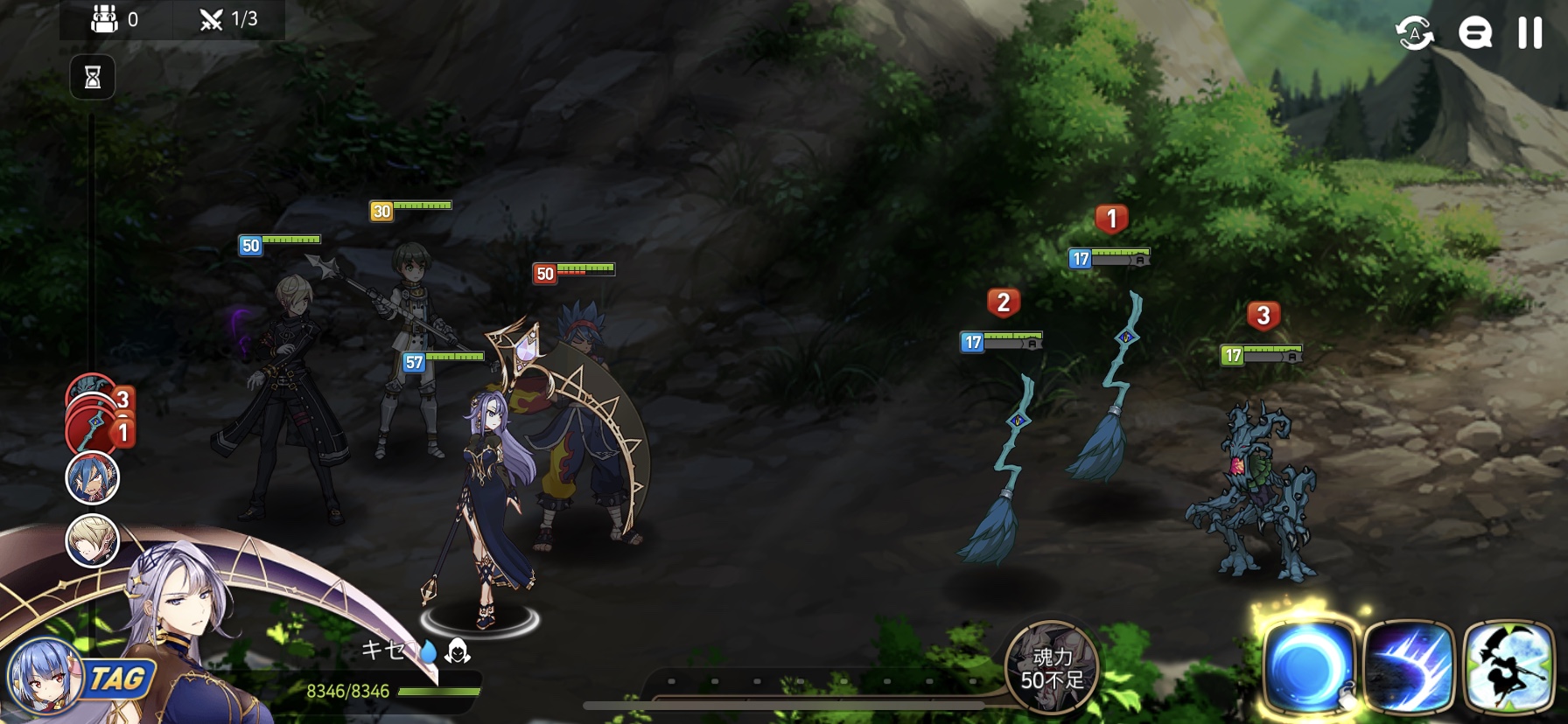Click the hourglass icon
Image resolution: width=1568 pixels, height=724 pixels.
[93, 78]
